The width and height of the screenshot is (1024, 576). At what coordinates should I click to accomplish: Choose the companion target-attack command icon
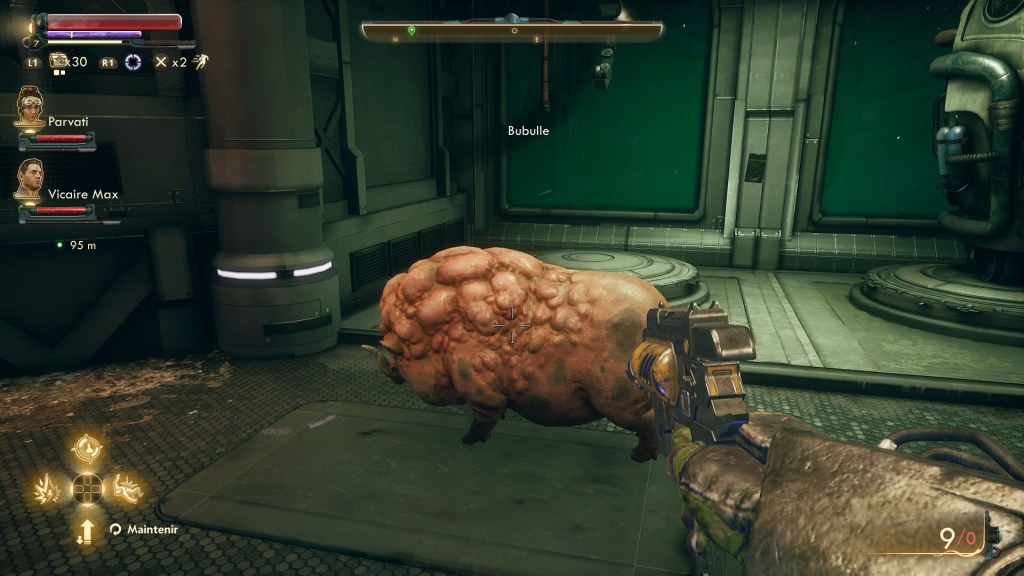87,448
